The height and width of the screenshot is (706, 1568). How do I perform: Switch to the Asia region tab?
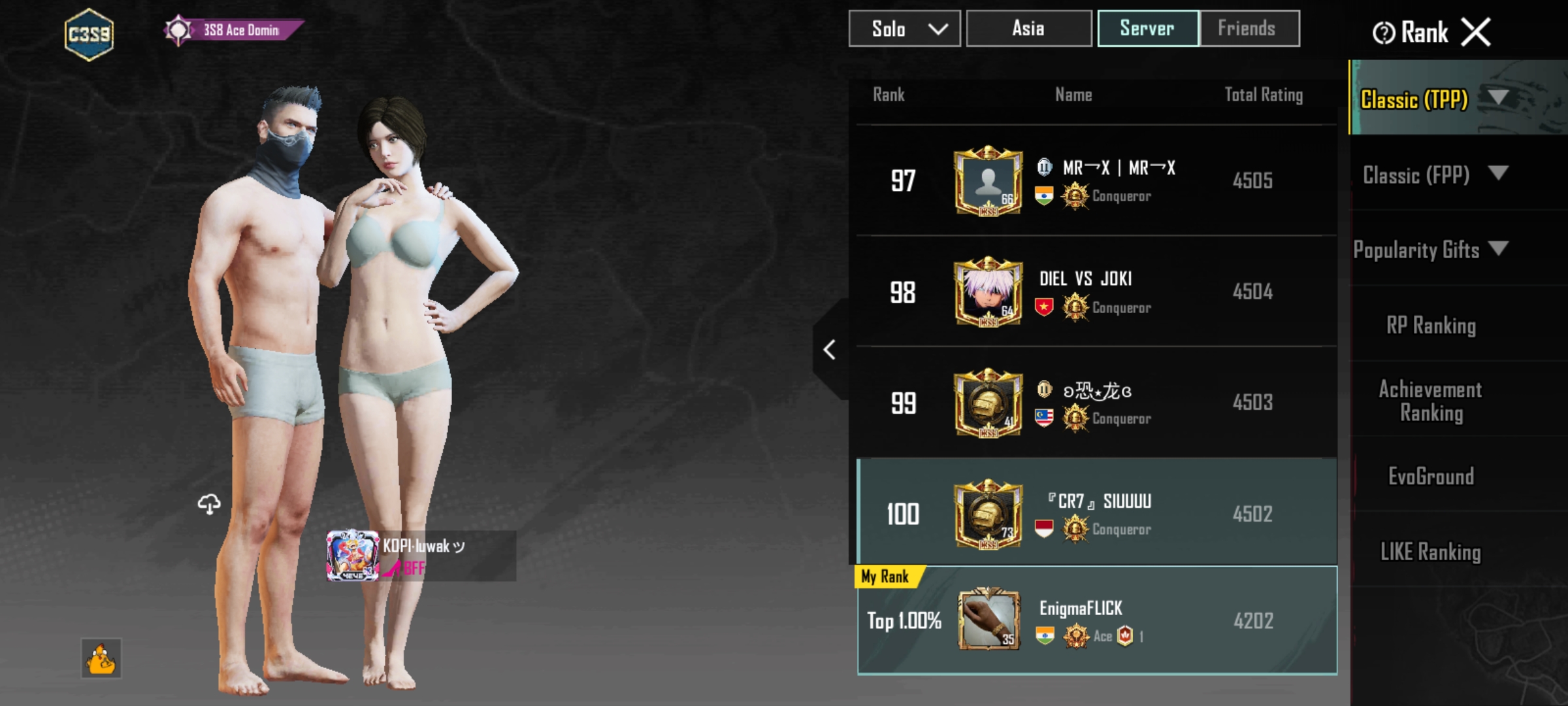click(x=1028, y=28)
